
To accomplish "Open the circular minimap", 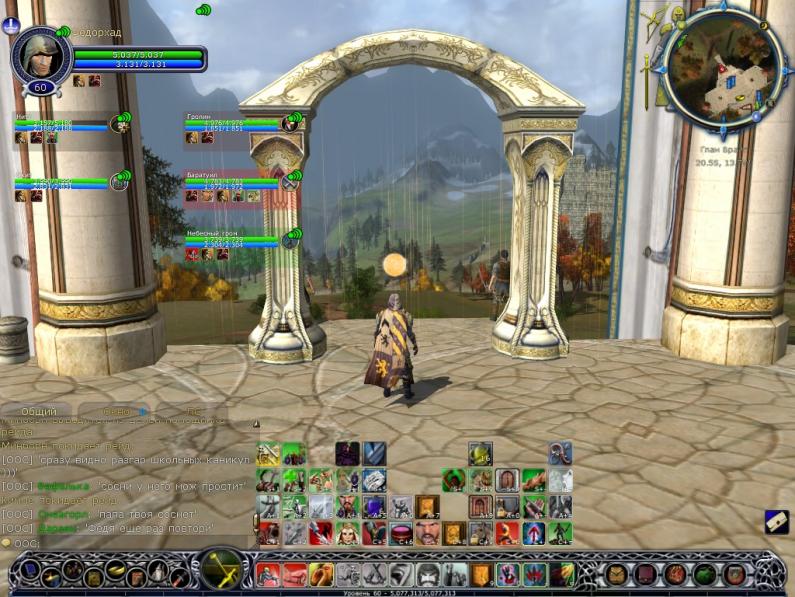I will click(x=724, y=67).
